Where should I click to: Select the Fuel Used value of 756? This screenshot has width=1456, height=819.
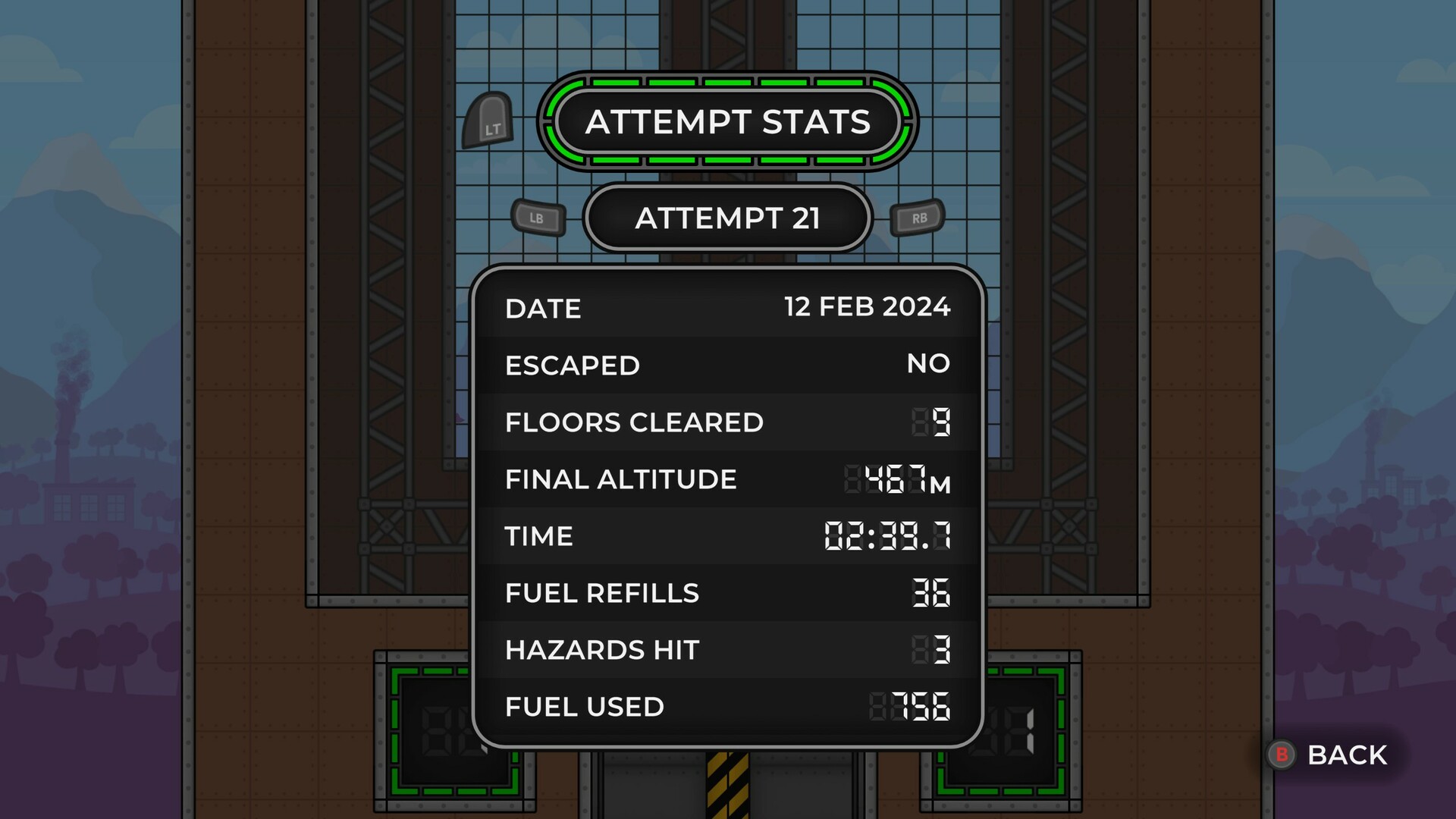tap(915, 707)
